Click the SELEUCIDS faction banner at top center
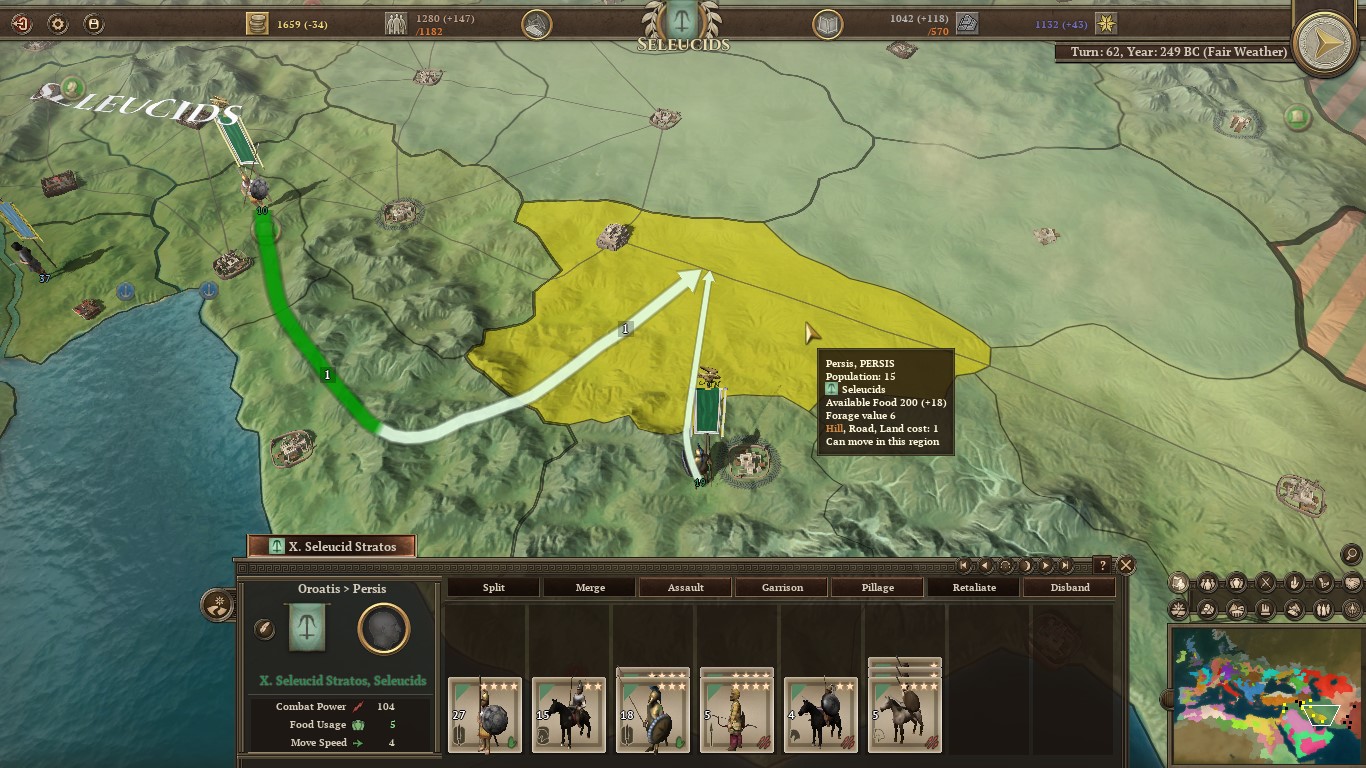 pyautogui.click(x=683, y=30)
